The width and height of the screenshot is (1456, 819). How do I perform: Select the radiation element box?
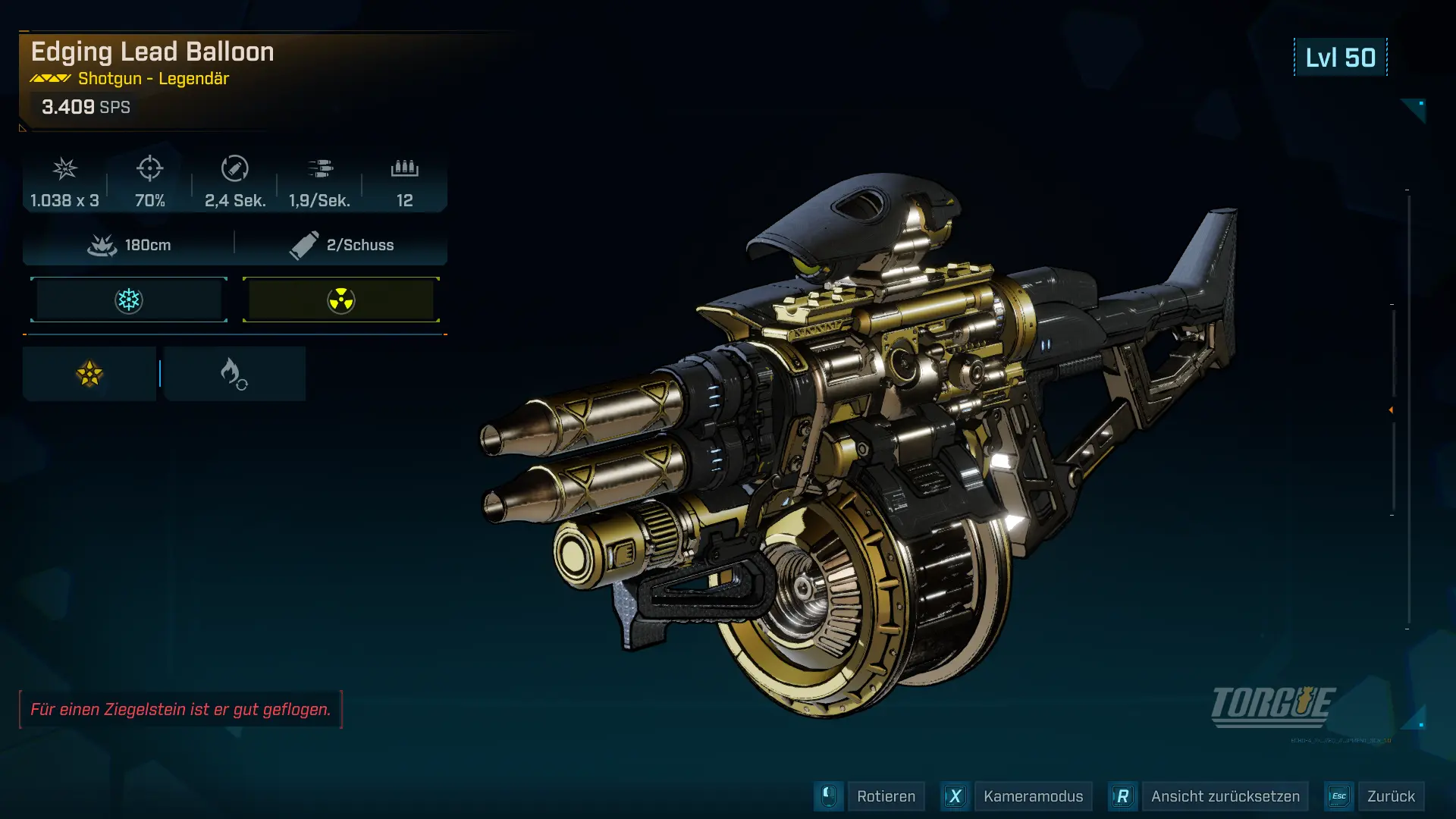coord(341,300)
